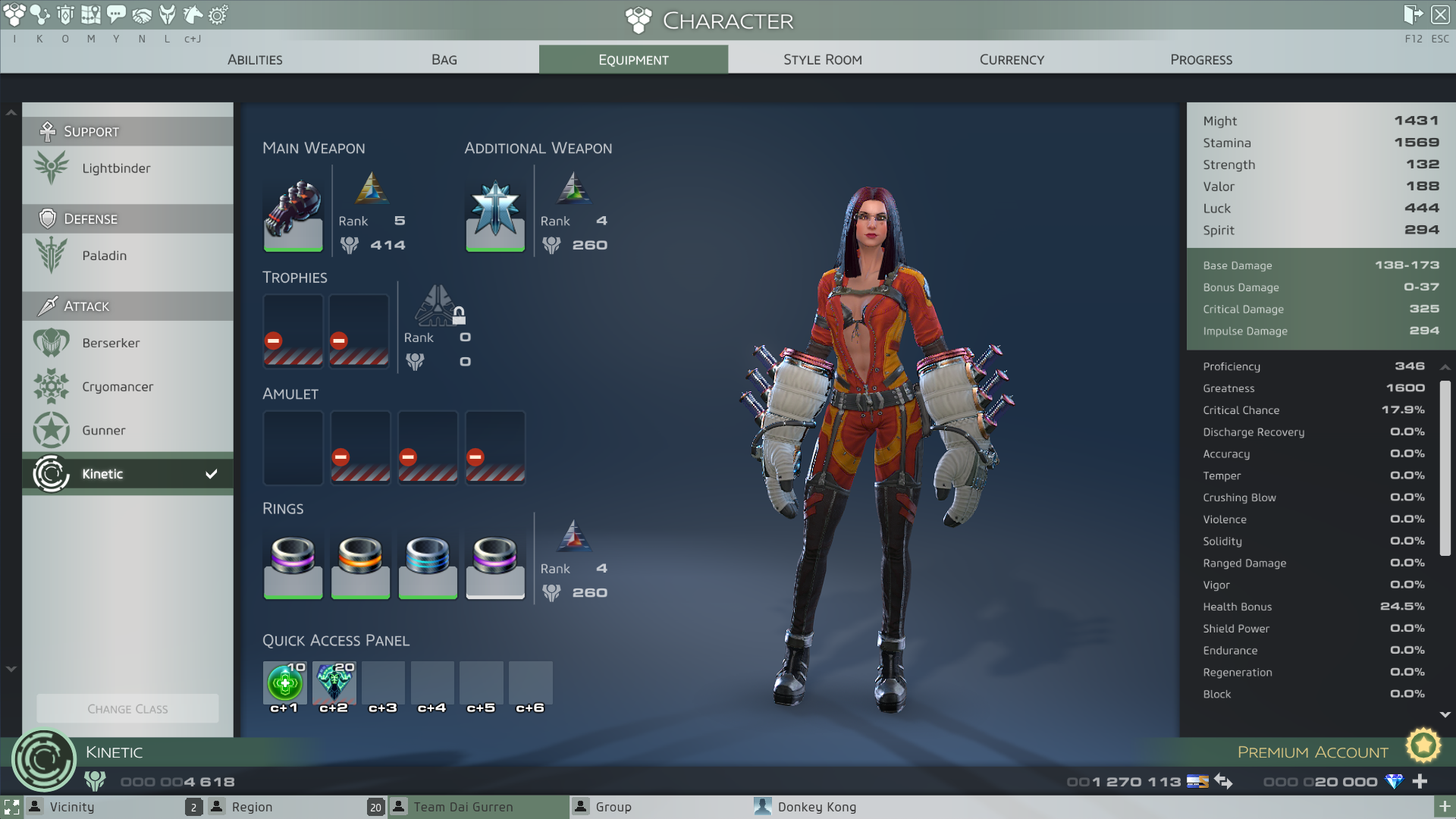
Task: Go to the Style Room tab
Action: [822, 59]
